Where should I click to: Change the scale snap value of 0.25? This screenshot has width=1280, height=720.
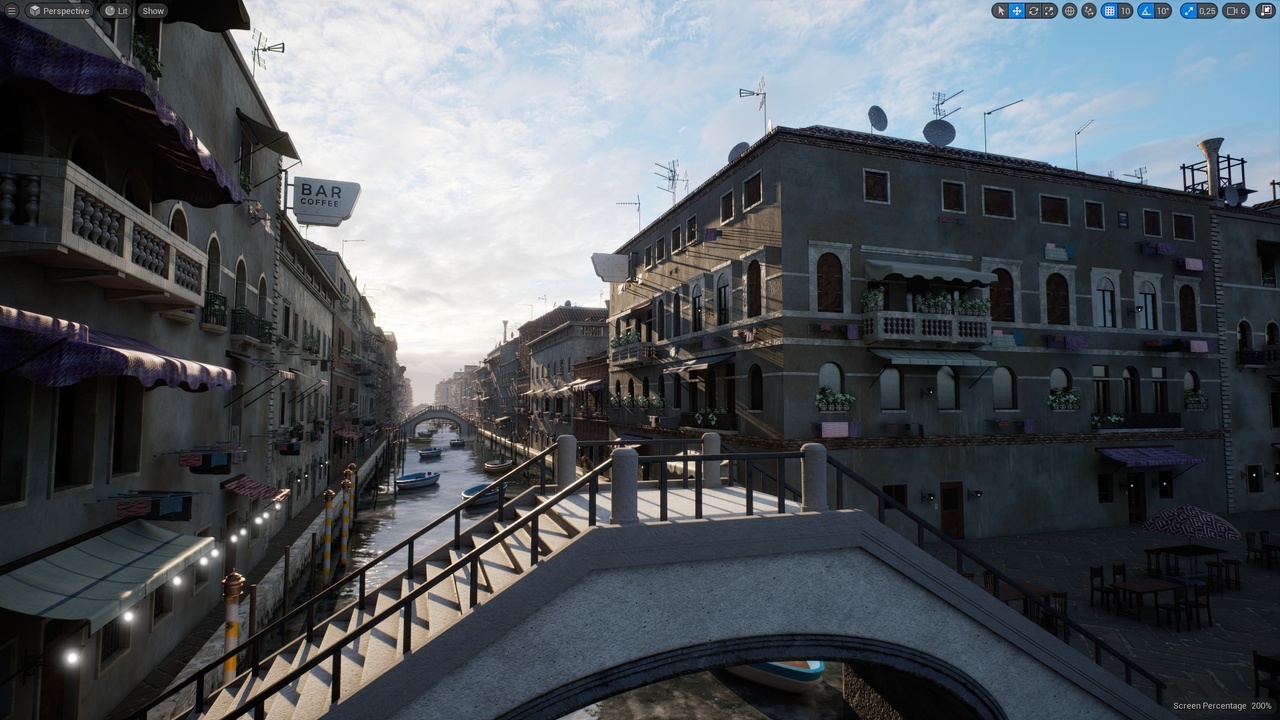(x=1205, y=11)
